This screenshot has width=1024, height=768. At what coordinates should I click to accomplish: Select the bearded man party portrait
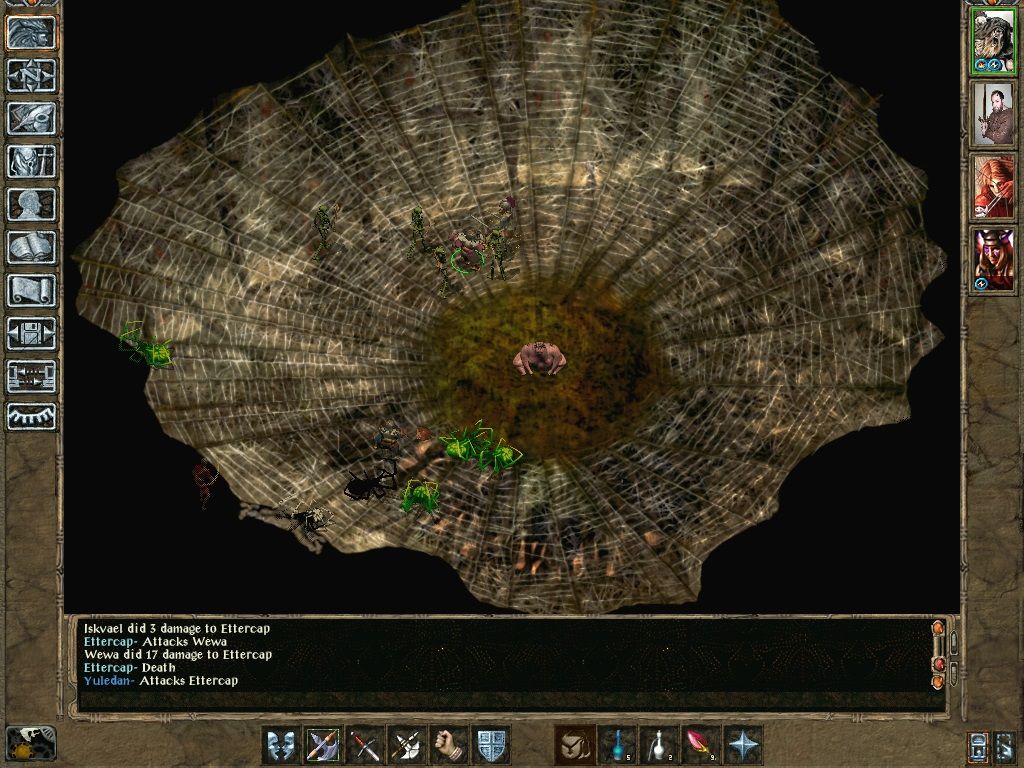pyautogui.click(x=992, y=114)
